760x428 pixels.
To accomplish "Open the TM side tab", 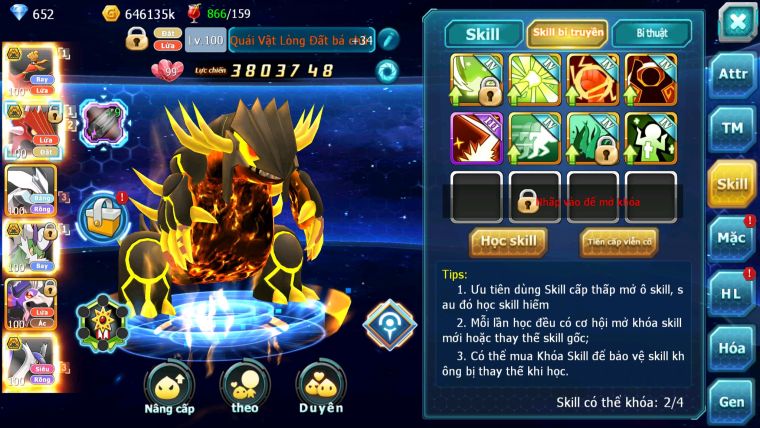I will click(x=731, y=129).
